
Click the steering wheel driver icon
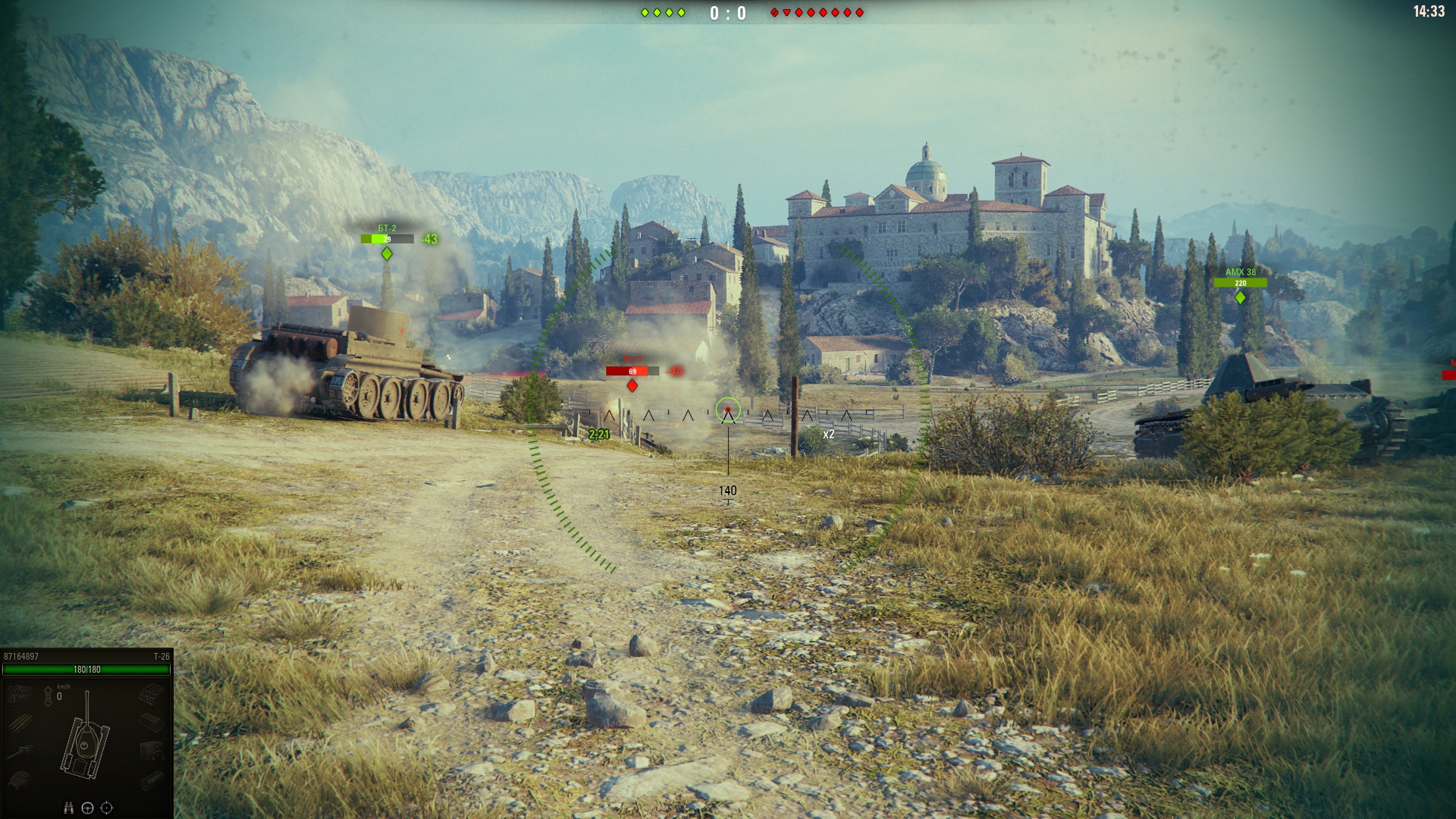point(87,808)
